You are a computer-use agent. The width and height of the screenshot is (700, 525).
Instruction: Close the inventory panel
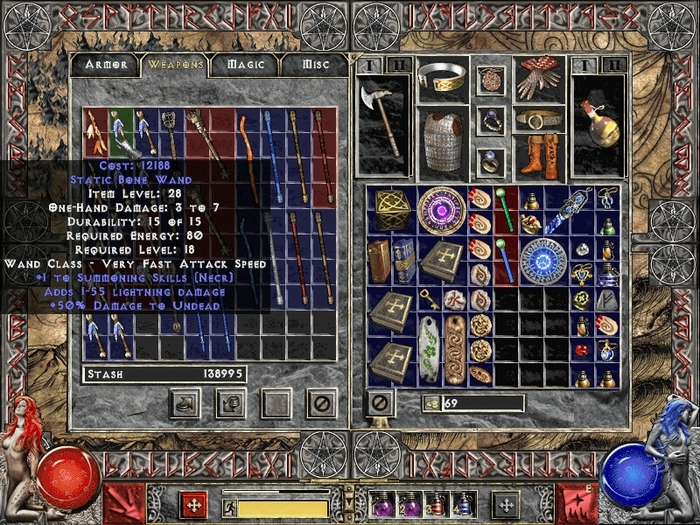coord(379,402)
